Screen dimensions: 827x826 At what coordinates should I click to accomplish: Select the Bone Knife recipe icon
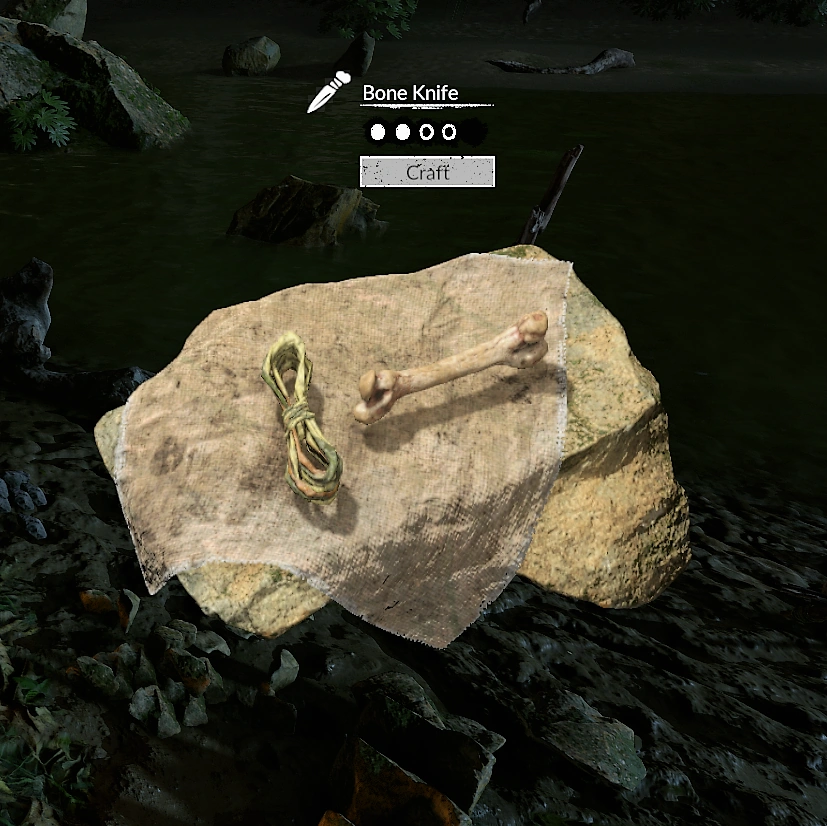tap(327, 93)
